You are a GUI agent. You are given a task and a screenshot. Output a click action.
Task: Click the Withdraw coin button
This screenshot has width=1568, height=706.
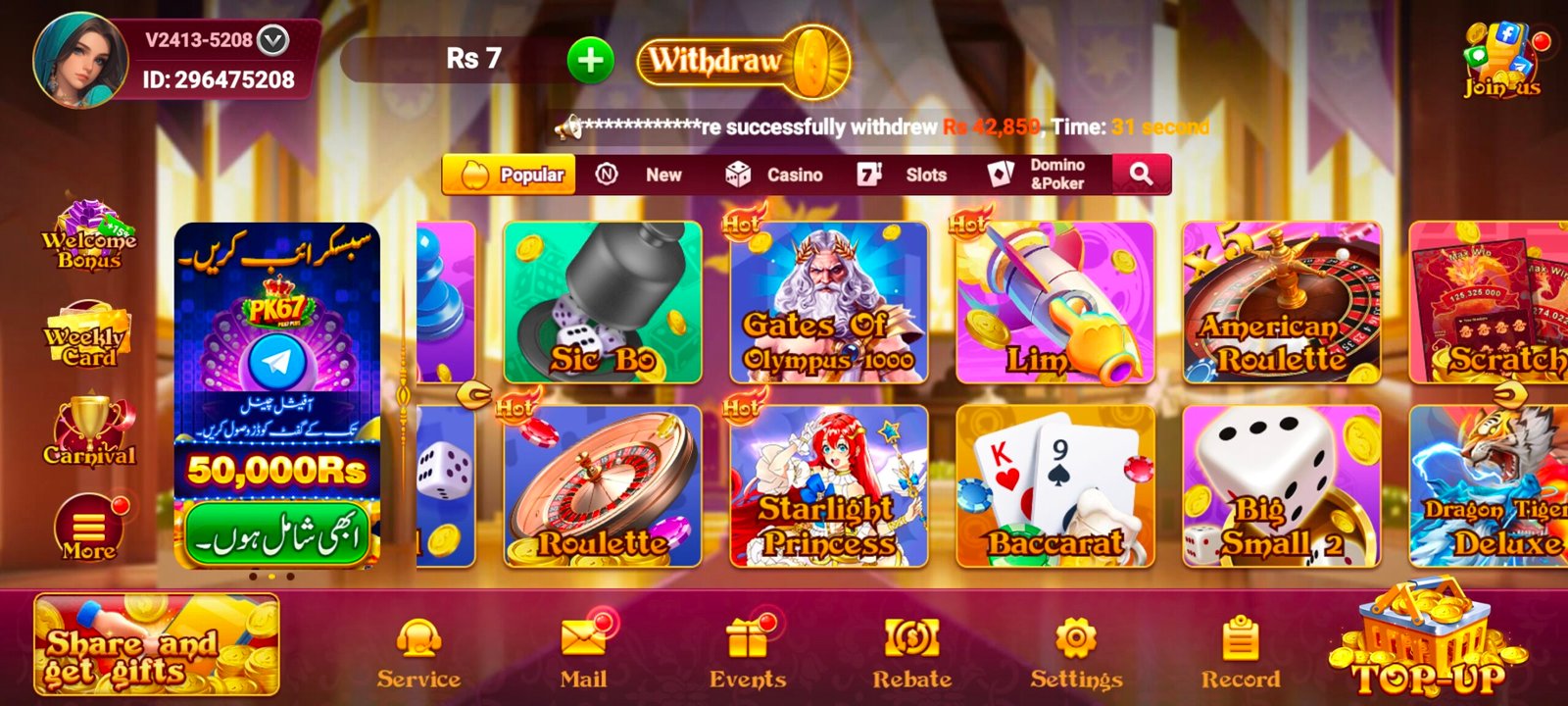[x=743, y=62]
